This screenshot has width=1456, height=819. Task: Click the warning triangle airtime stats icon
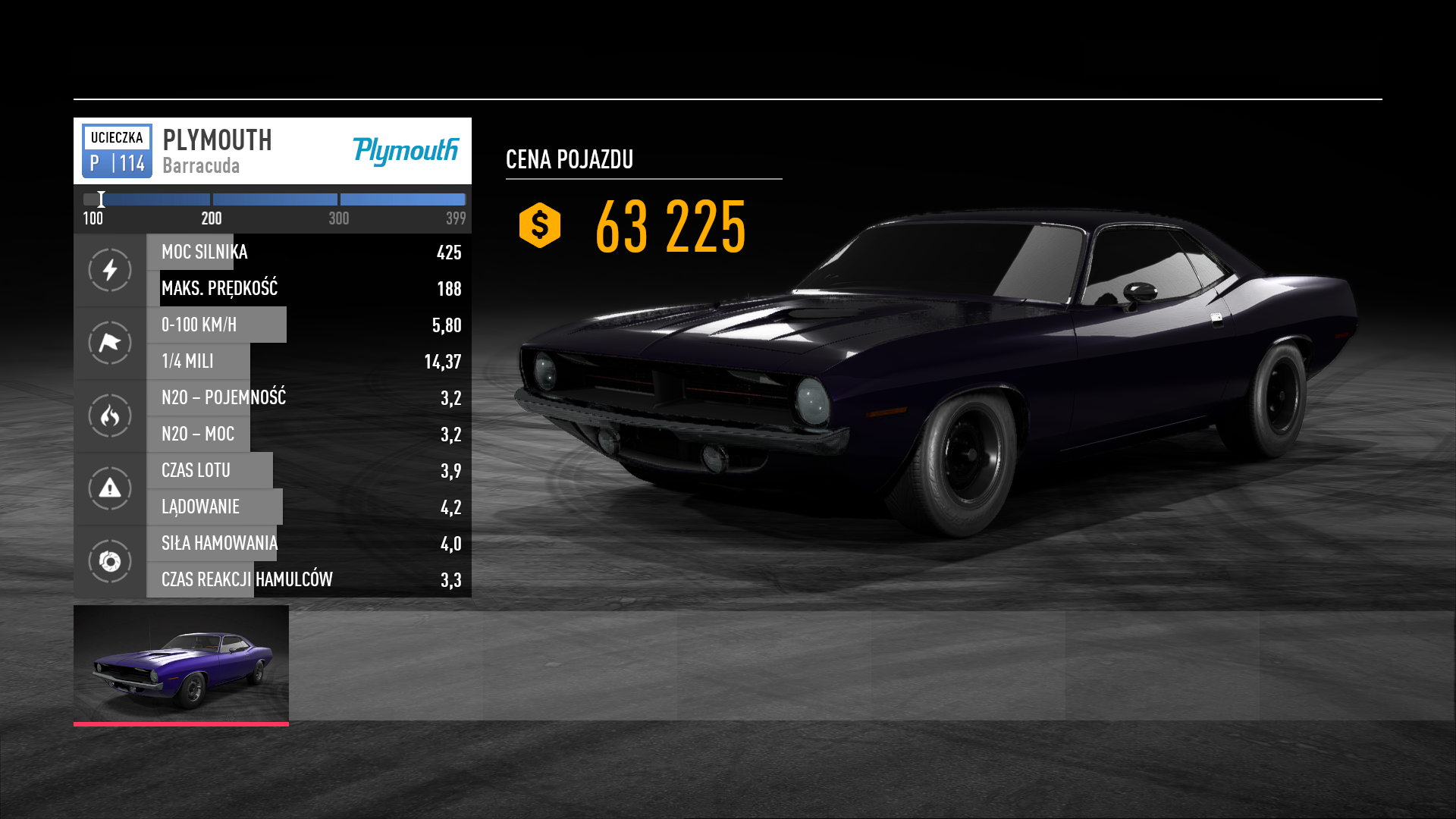[x=110, y=488]
